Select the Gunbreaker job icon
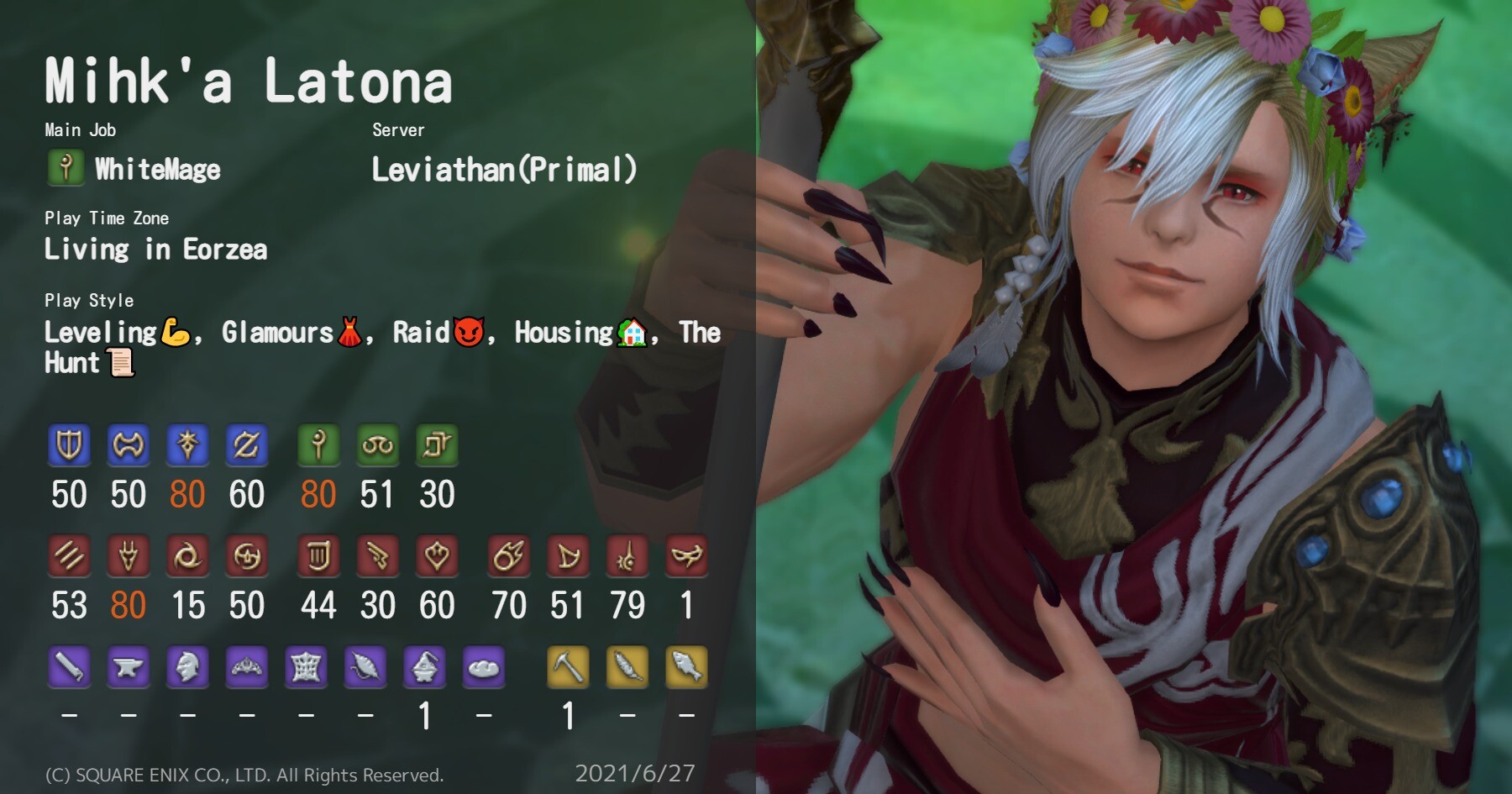1512x794 pixels. point(247,445)
